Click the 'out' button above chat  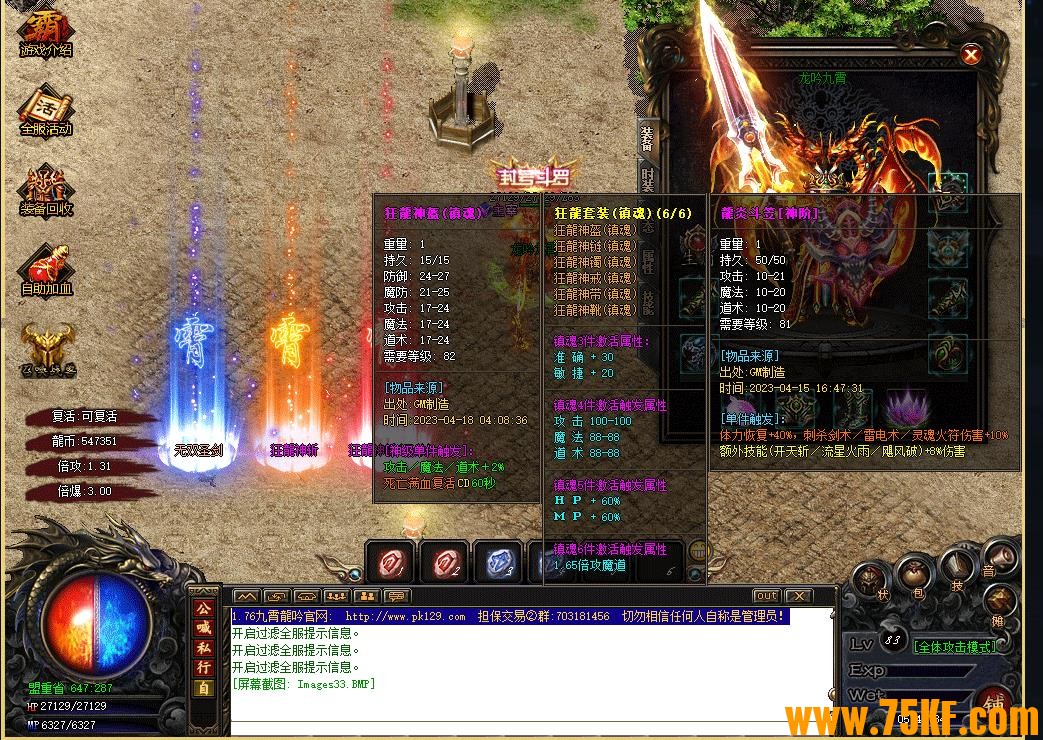click(x=766, y=596)
